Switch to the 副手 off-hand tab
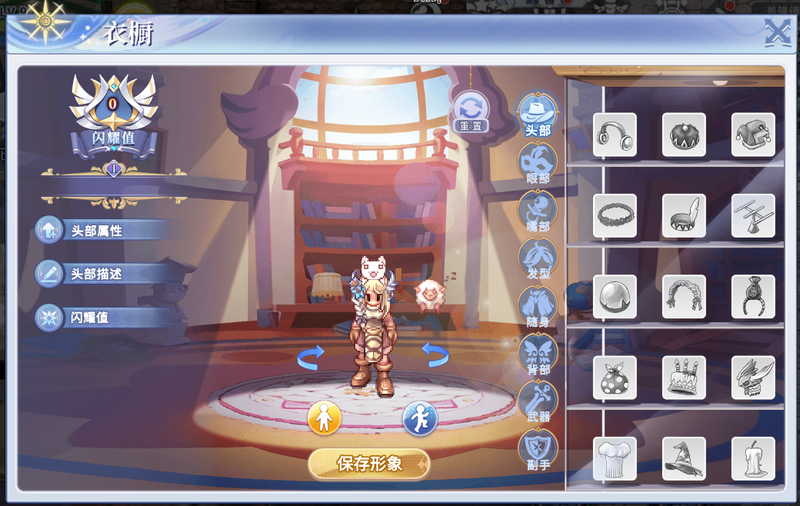This screenshot has height=506, width=800. [538, 448]
